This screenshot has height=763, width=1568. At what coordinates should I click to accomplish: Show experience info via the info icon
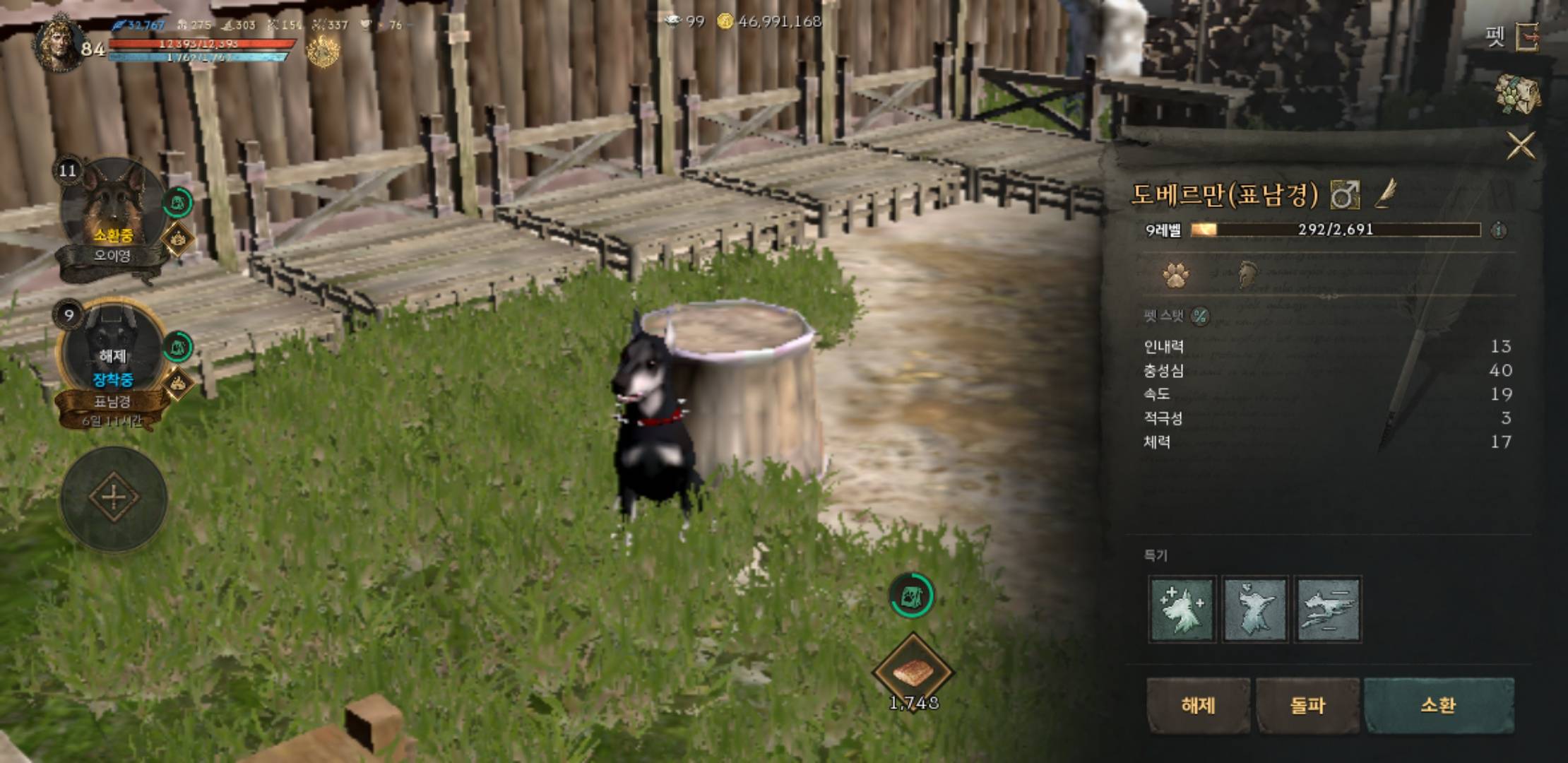1499,230
